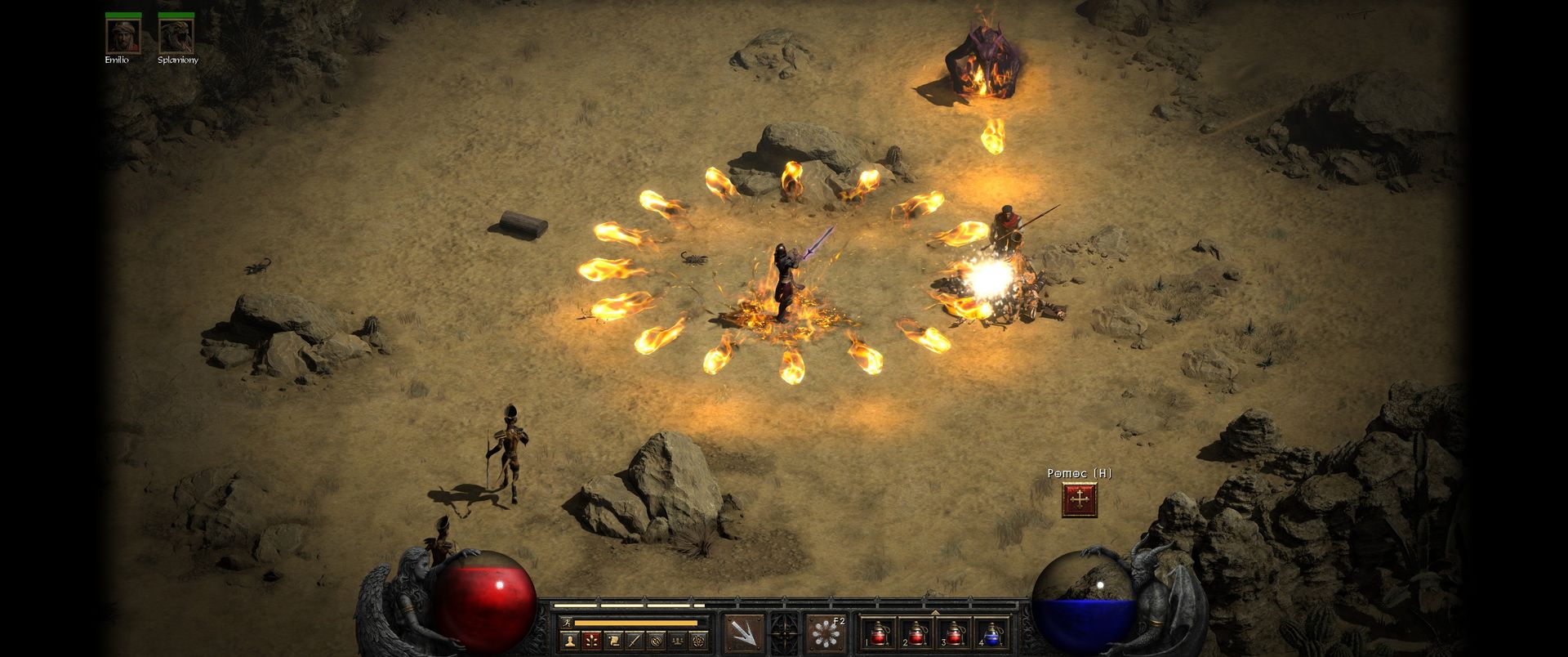Select the Splamiony summon portrait
Screen dimensions: 1568x657
click(x=176, y=35)
